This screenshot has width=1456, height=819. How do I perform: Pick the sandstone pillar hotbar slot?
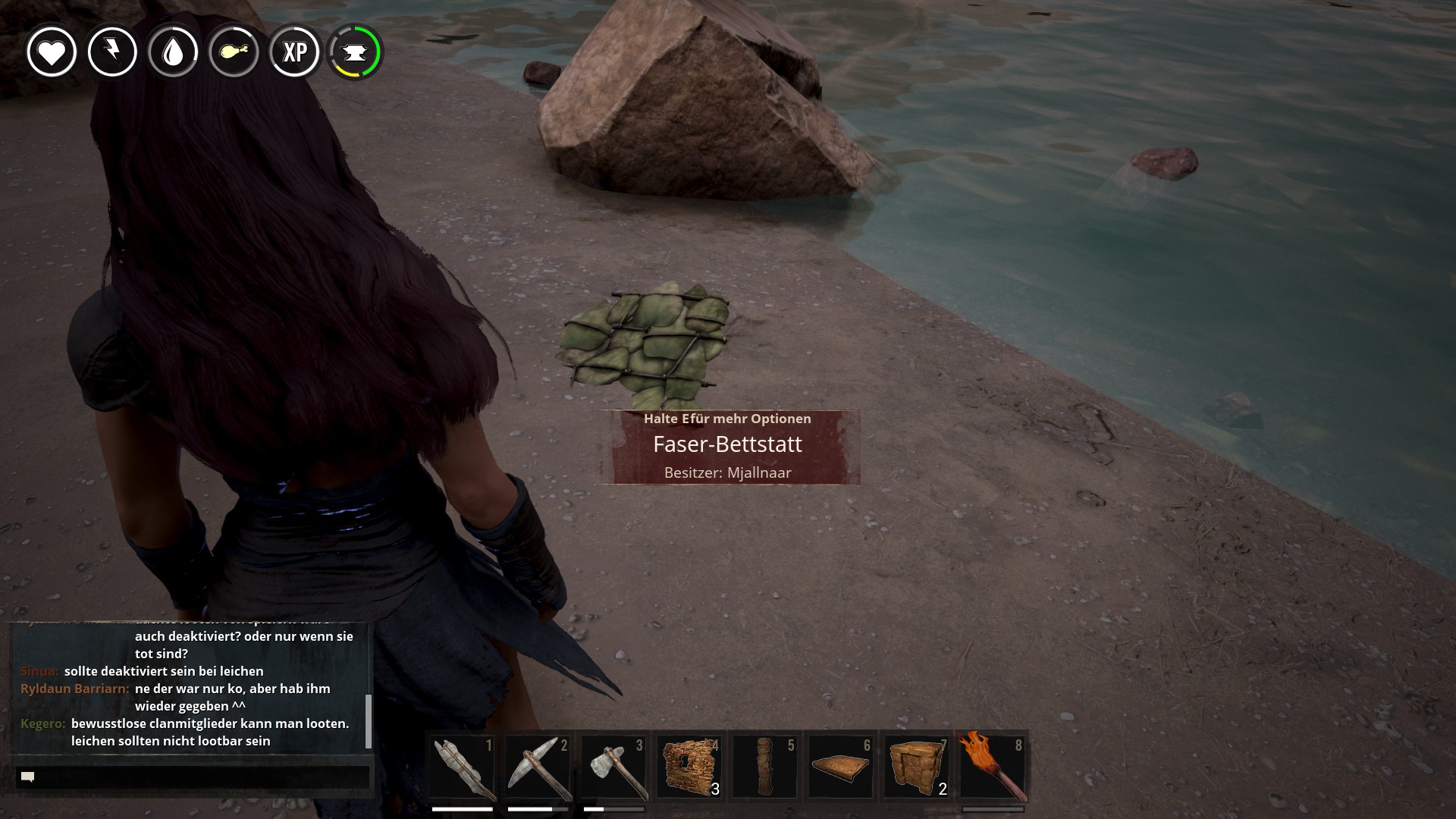tap(765, 767)
